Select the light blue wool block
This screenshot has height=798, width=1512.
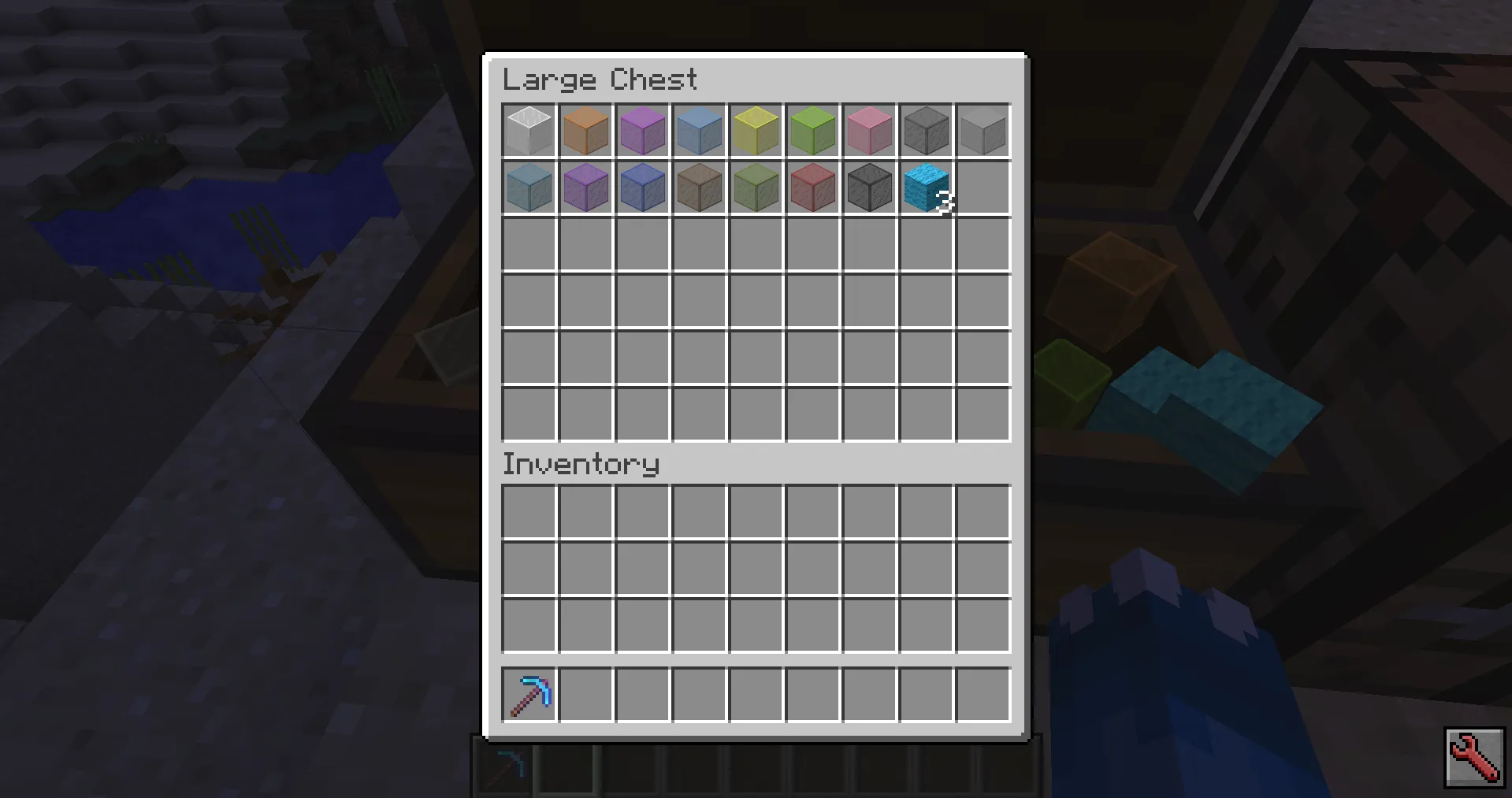pyautogui.click(x=698, y=131)
